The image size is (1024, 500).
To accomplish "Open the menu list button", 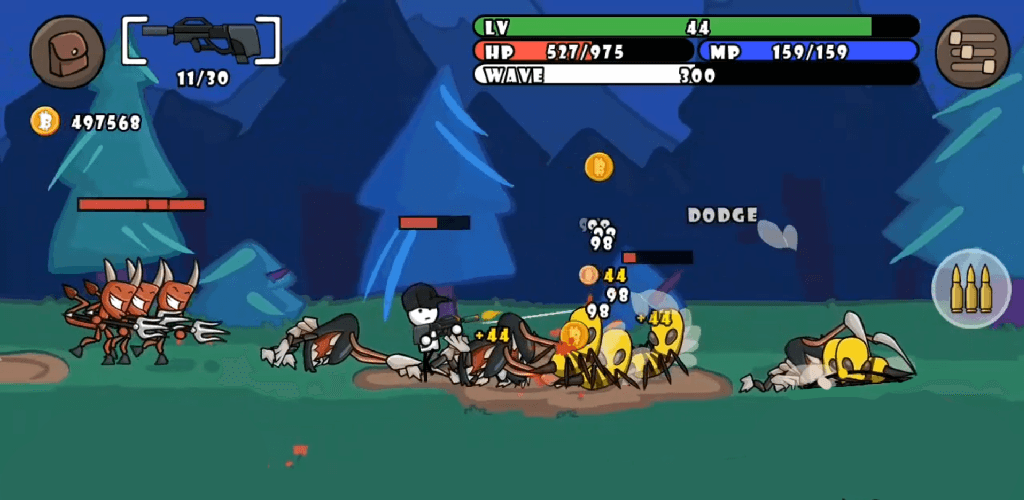I will pos(972,52).
